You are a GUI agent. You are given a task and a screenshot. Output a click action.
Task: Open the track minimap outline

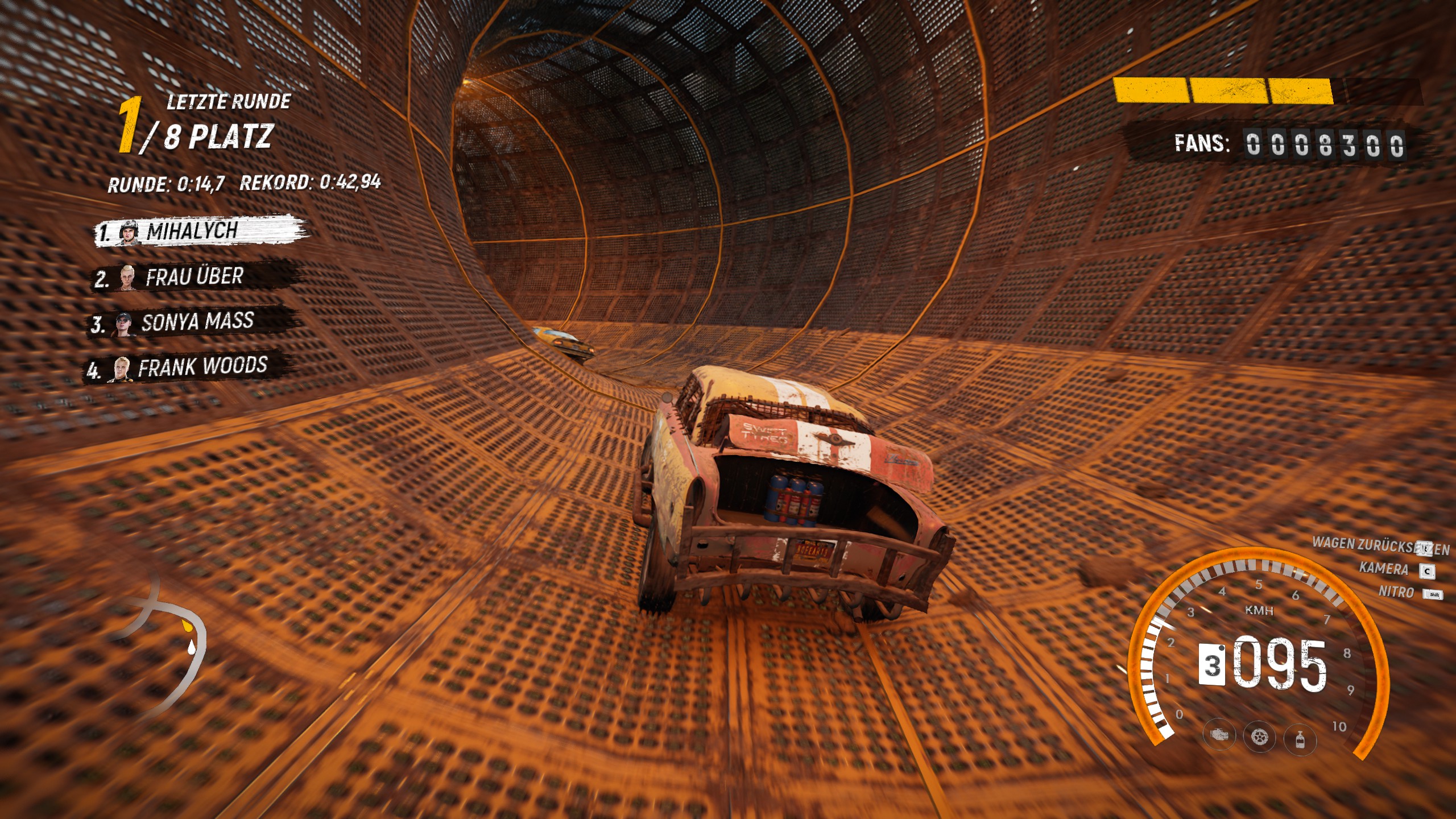[x=165, y=643]
